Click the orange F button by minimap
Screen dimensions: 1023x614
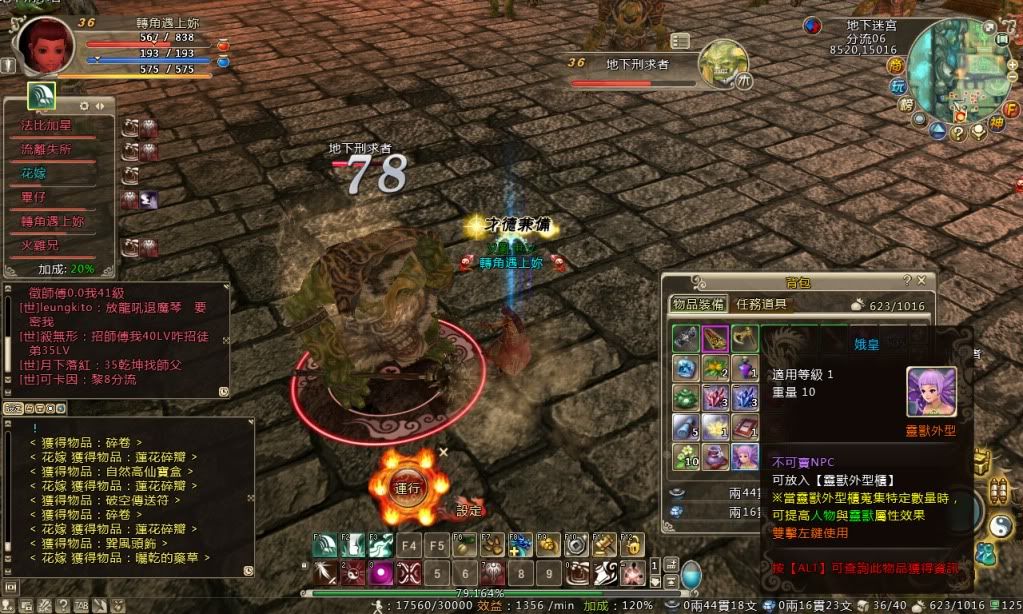coord(1010,108)
